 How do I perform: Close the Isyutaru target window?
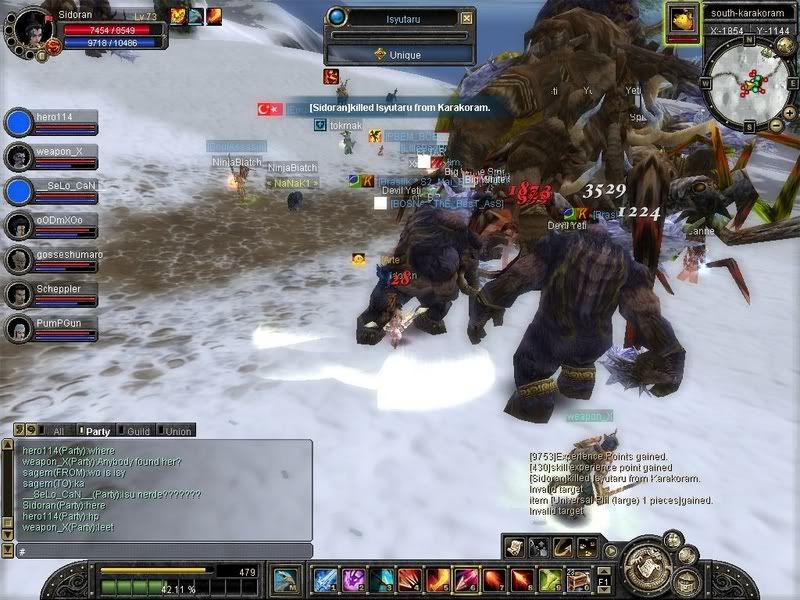466,18
